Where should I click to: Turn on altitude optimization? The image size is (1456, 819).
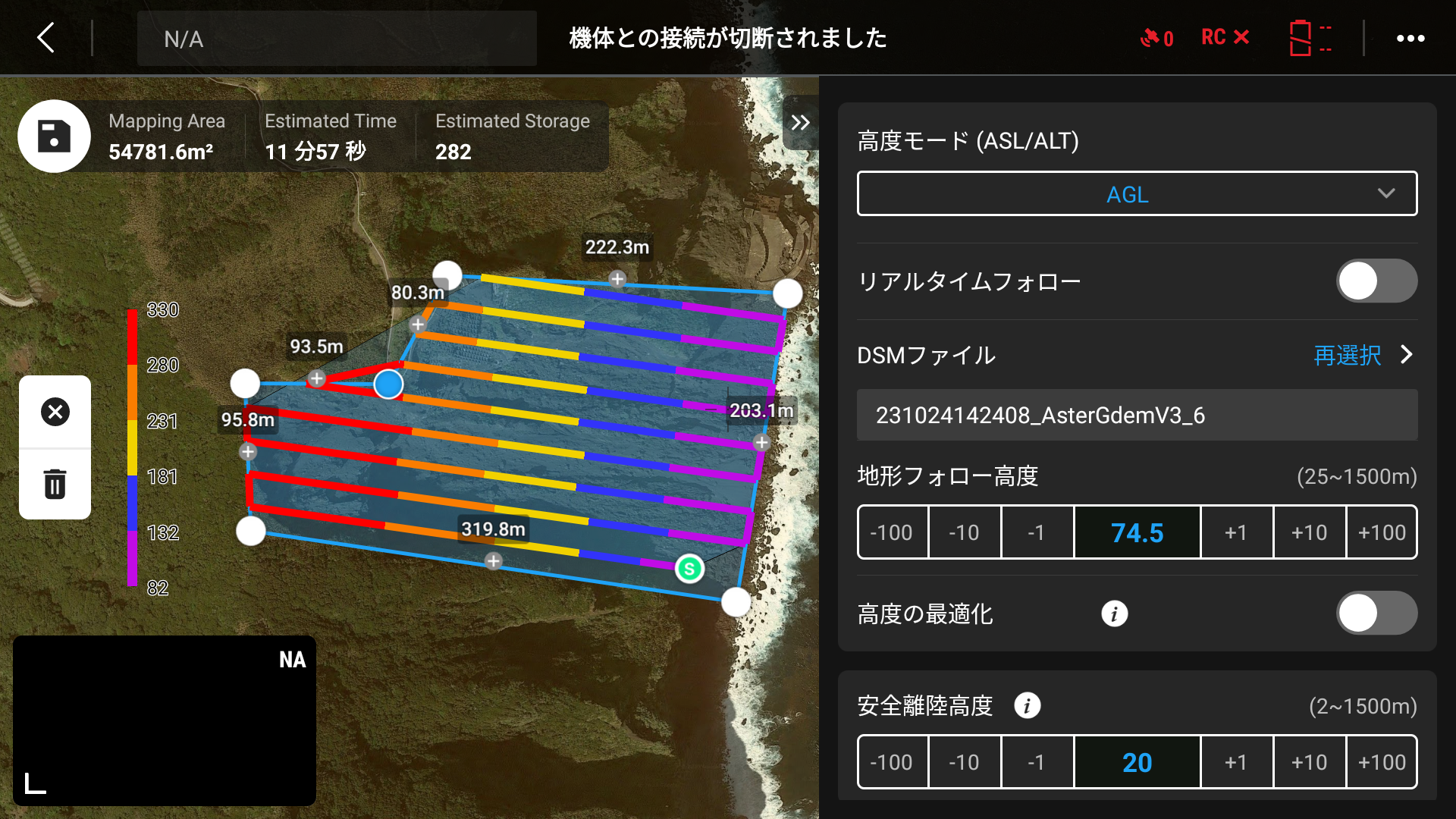point(1377,613)
